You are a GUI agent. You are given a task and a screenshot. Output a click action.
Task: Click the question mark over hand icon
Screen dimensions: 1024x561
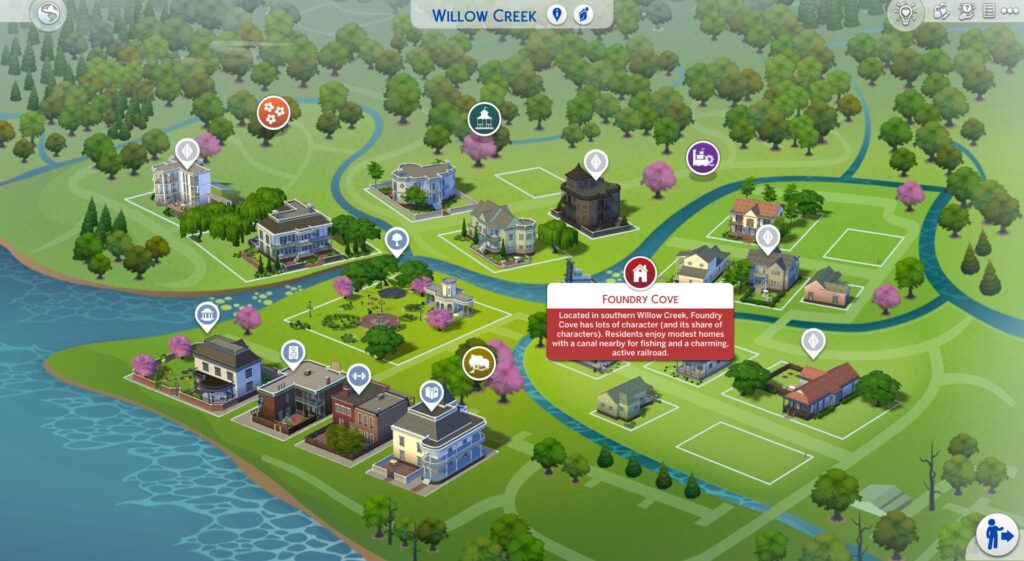(x=965, y=12)
